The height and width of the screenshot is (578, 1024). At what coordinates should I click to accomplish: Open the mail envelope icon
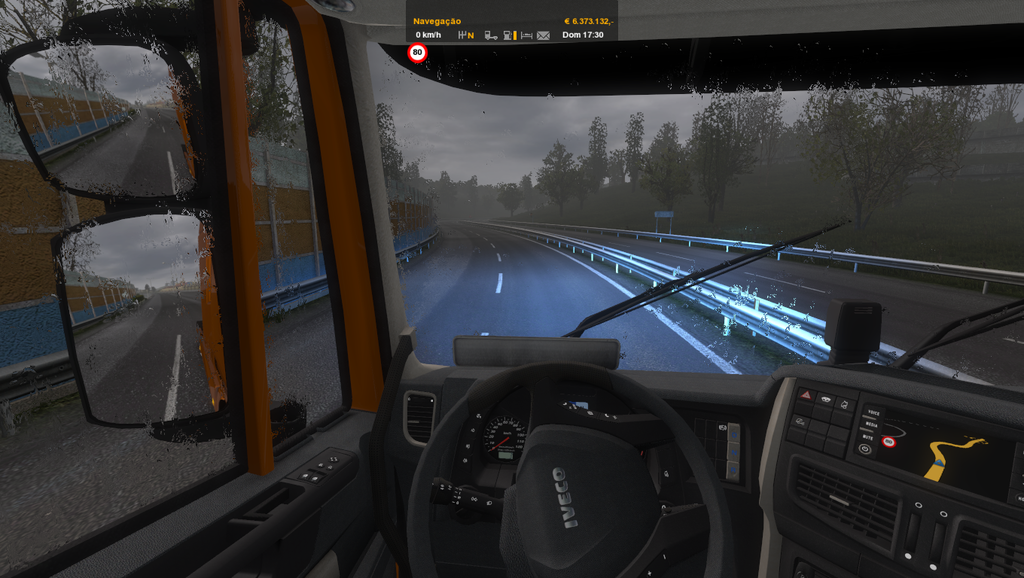[x=543, y=35]
